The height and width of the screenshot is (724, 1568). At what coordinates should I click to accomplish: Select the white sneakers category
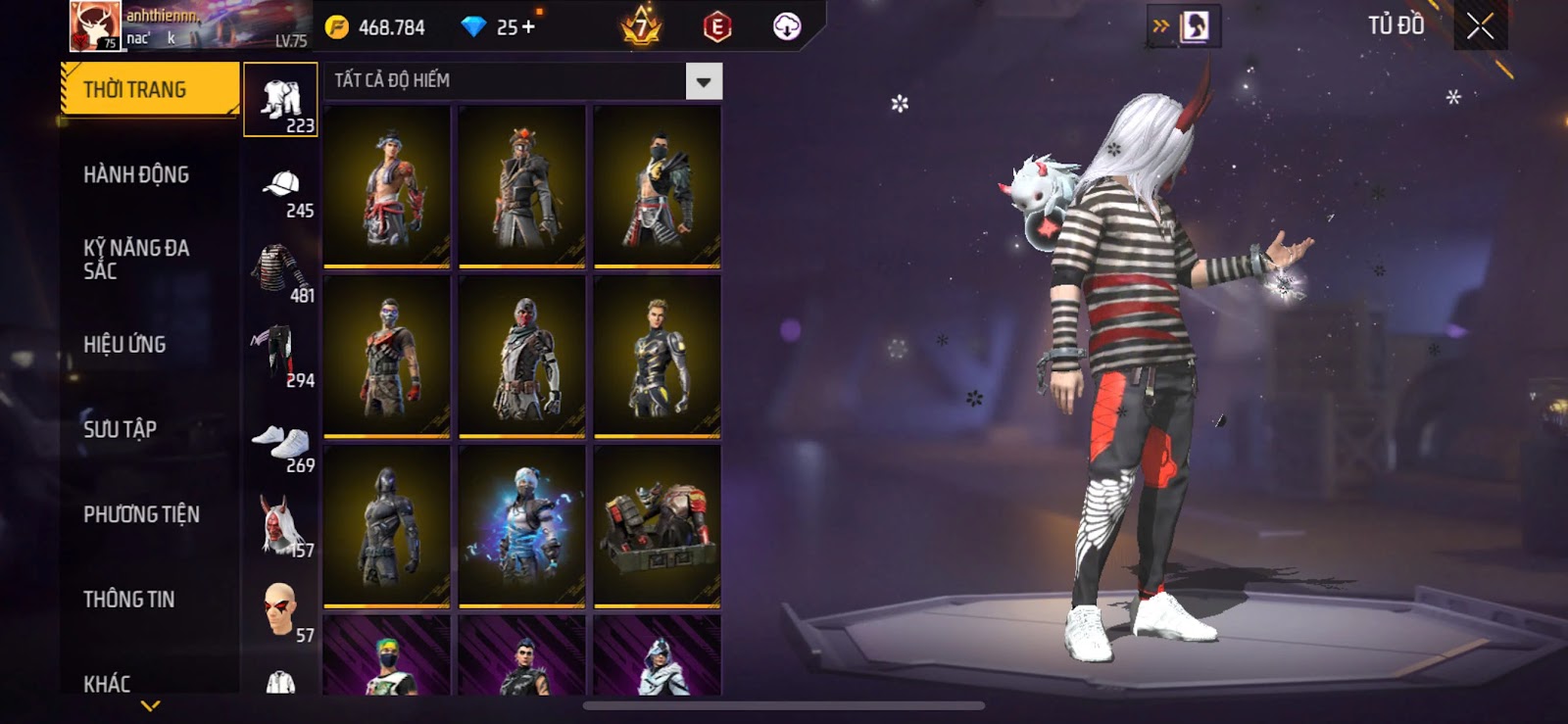click(x=282, y=443)
